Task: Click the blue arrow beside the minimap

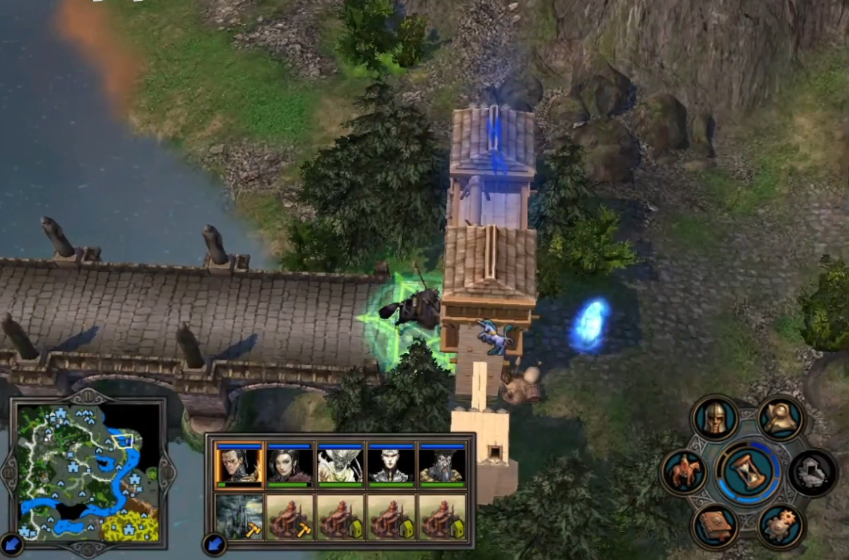Action: pyautogui.click(x=10, y=545)
